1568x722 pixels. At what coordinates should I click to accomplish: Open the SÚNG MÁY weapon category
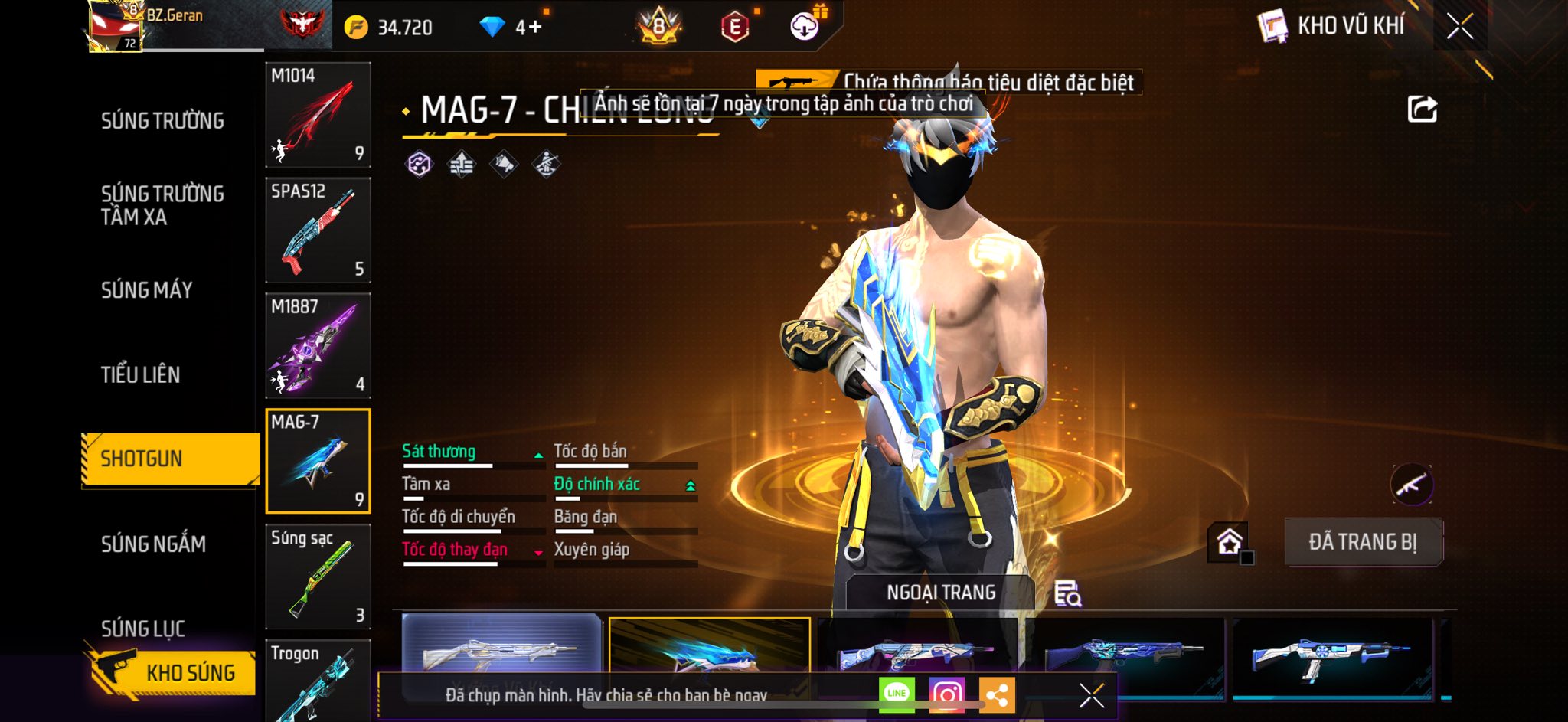(x=146, y=290)
